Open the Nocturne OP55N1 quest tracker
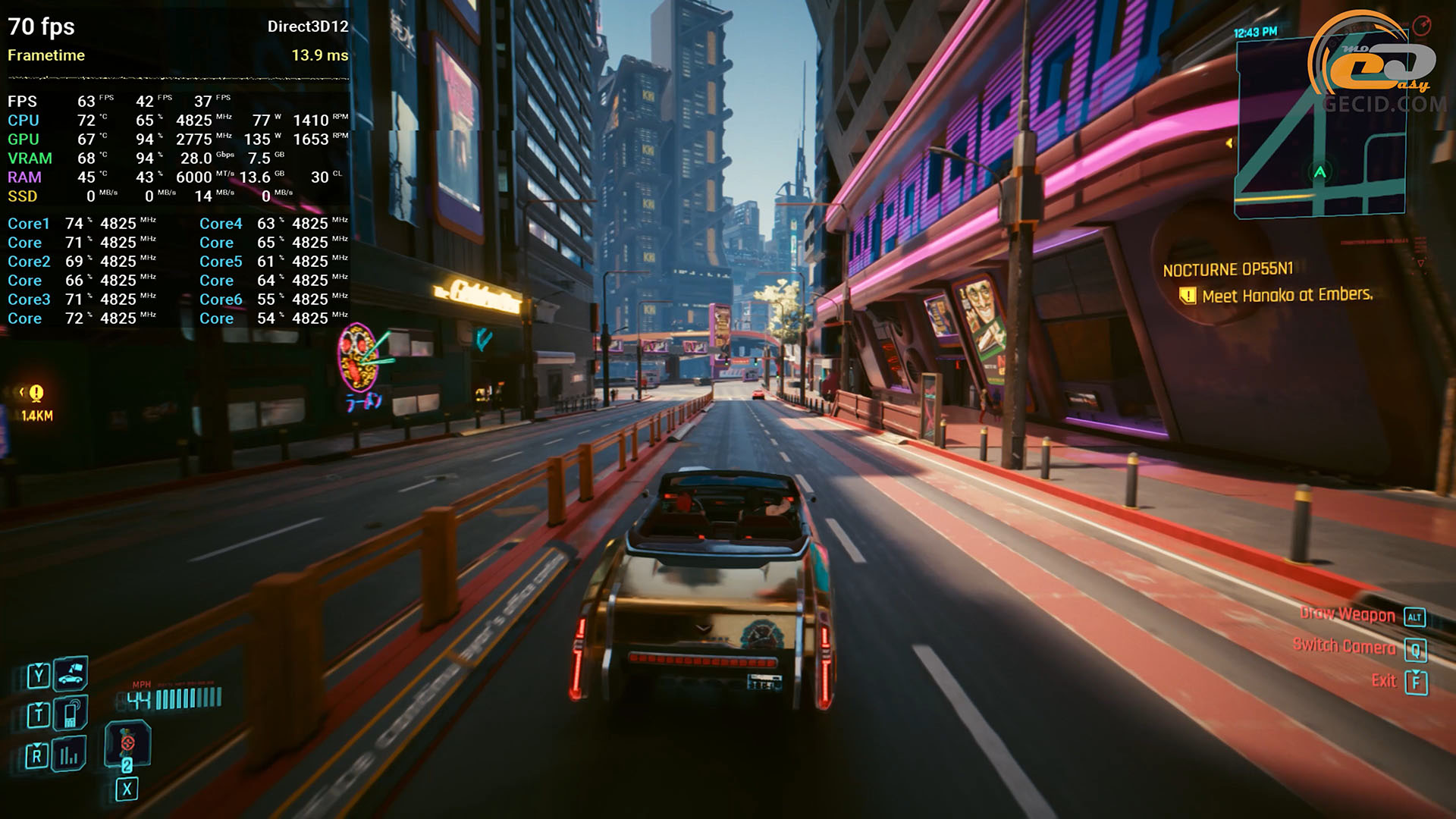 point(1228,270)
